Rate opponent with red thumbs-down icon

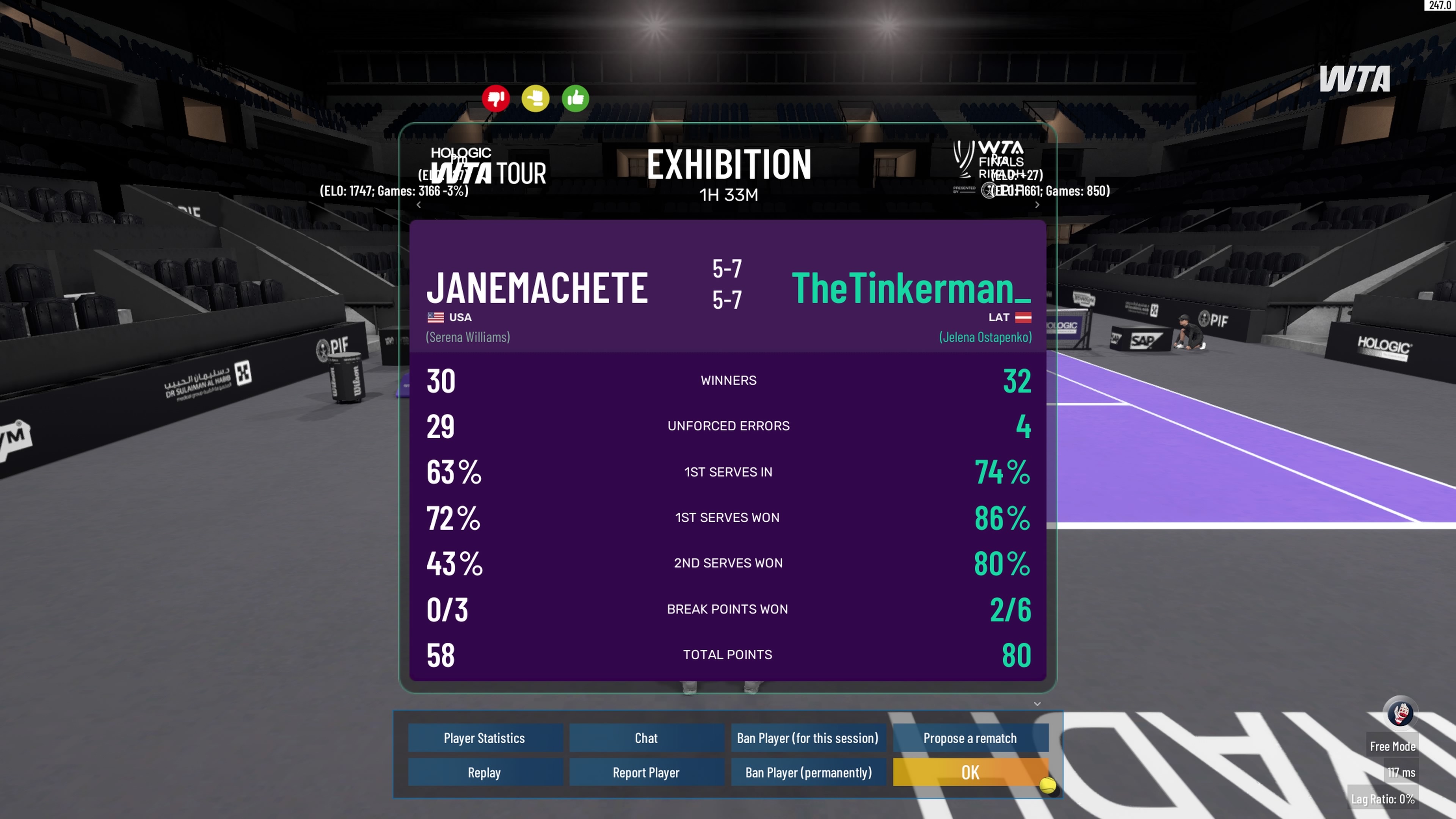point(496,99)
